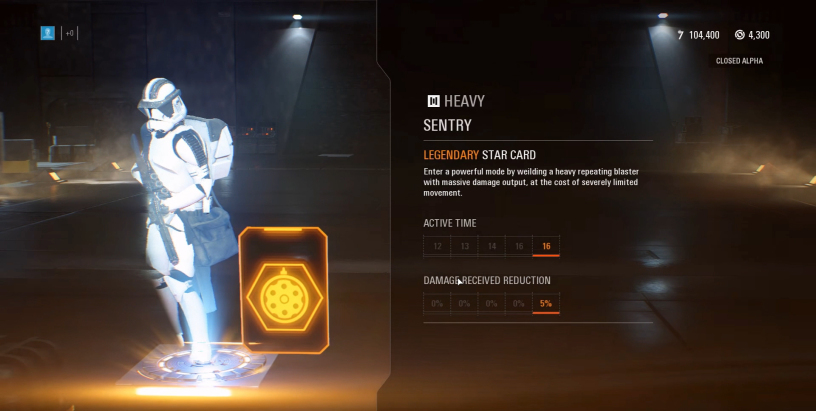Select the orange Sentry star card

(283, 291)
